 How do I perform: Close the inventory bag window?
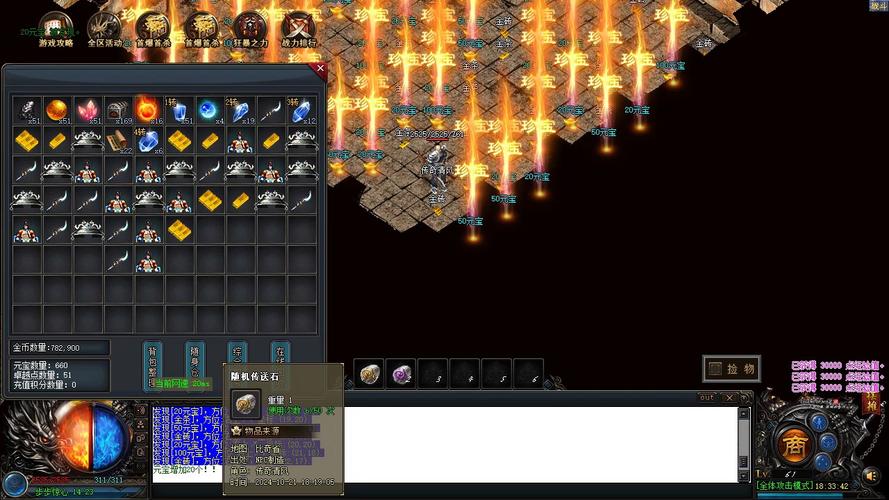[320, 70]
